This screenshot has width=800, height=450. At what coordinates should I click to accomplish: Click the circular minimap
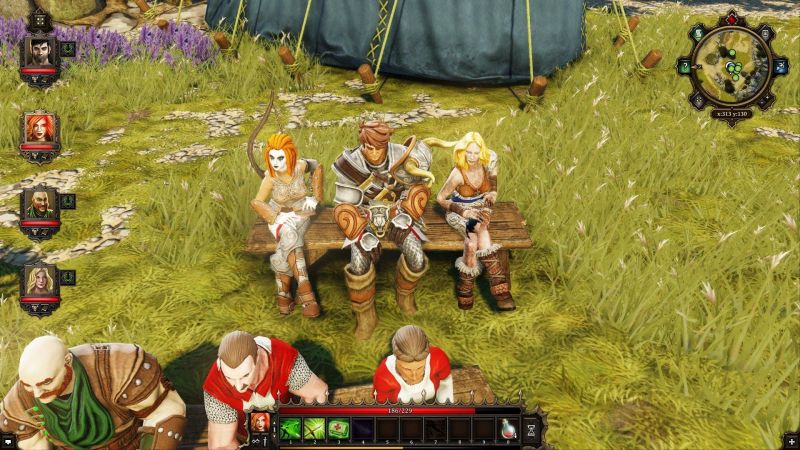pos(733,67)
